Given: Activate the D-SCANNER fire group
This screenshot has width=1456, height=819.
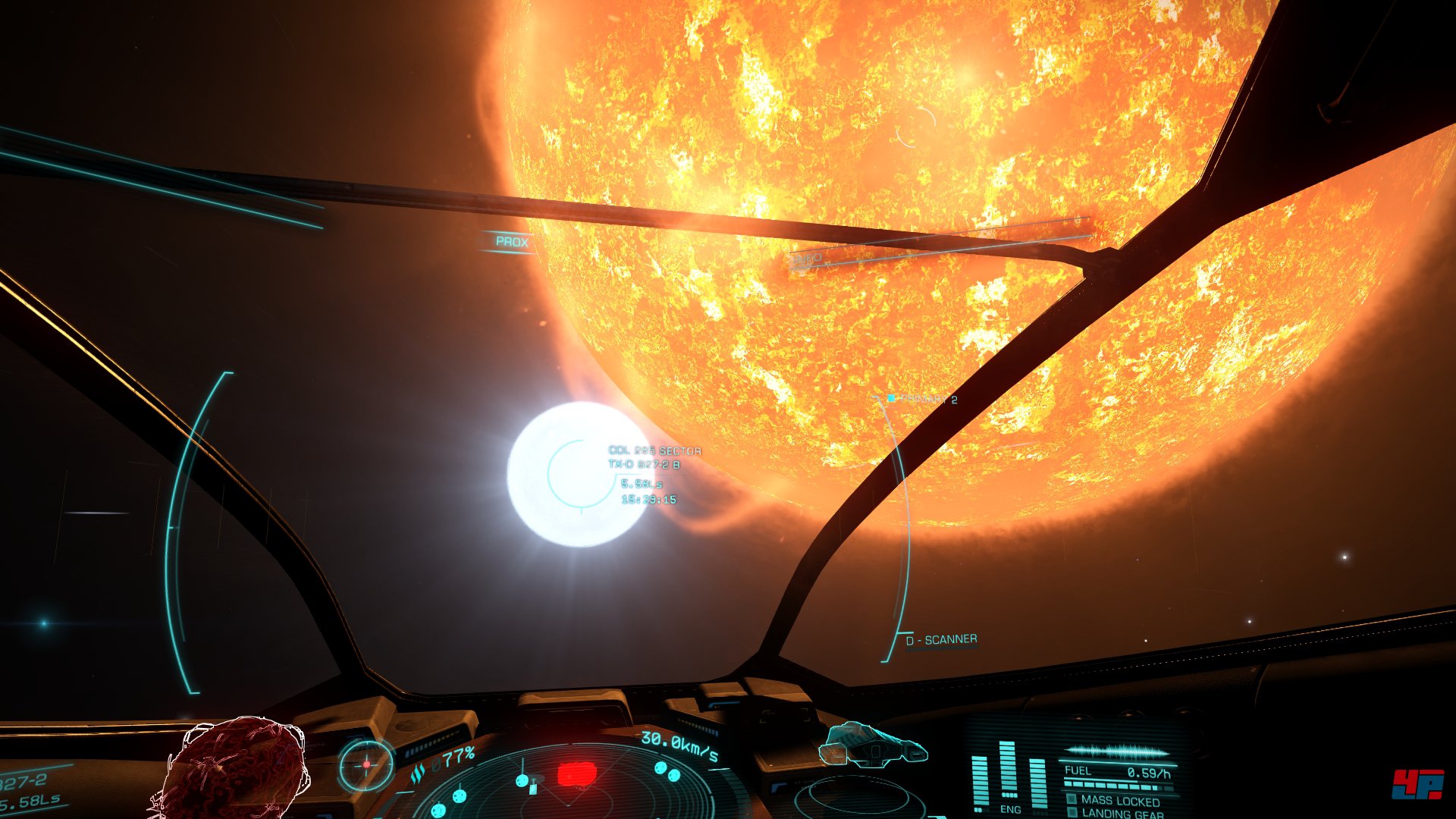Looking at the screenshot, I should [x=941, y=640].
